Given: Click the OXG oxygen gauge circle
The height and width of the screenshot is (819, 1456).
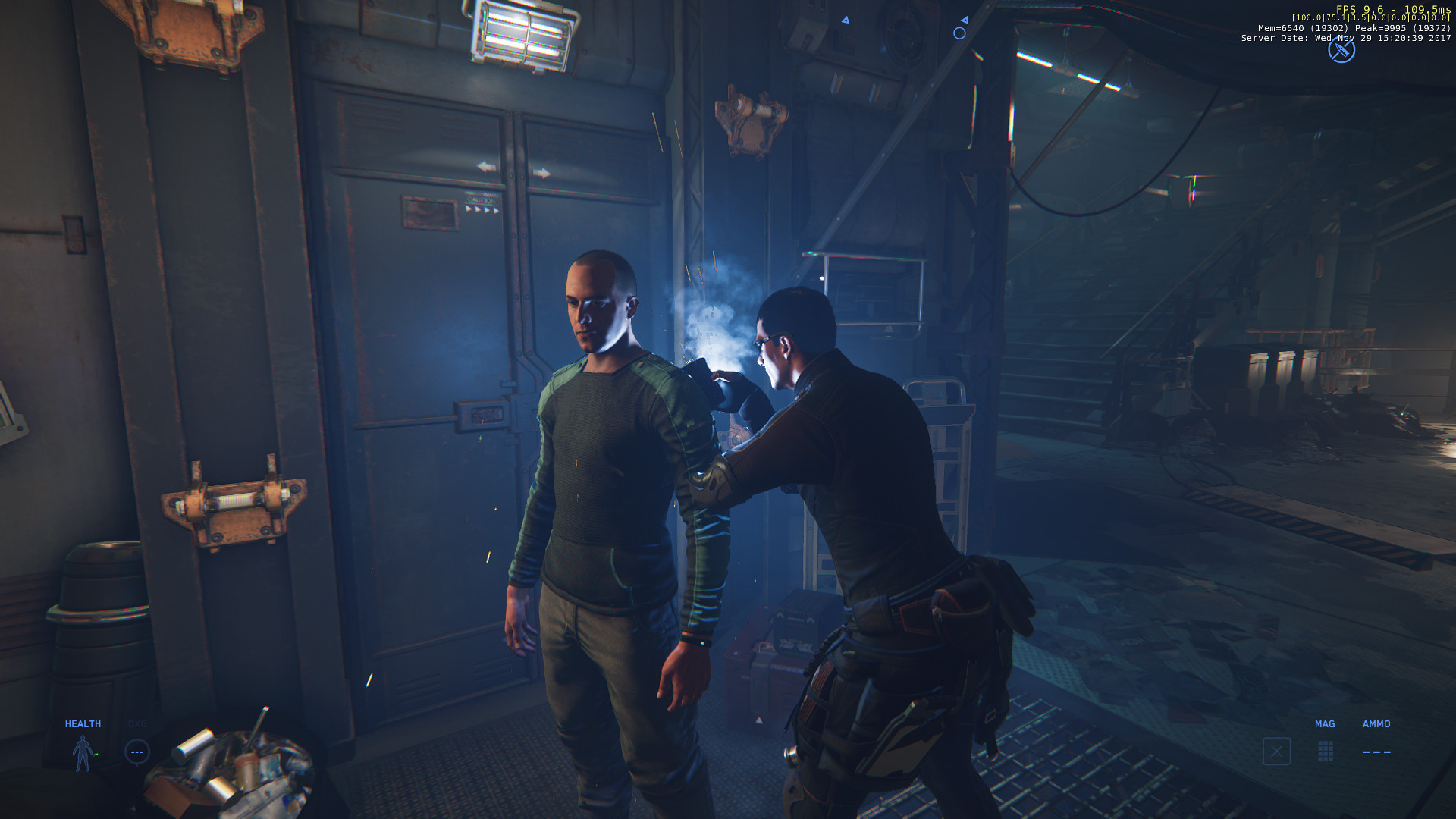Looking at the screenshot, I should click(137, 752).
